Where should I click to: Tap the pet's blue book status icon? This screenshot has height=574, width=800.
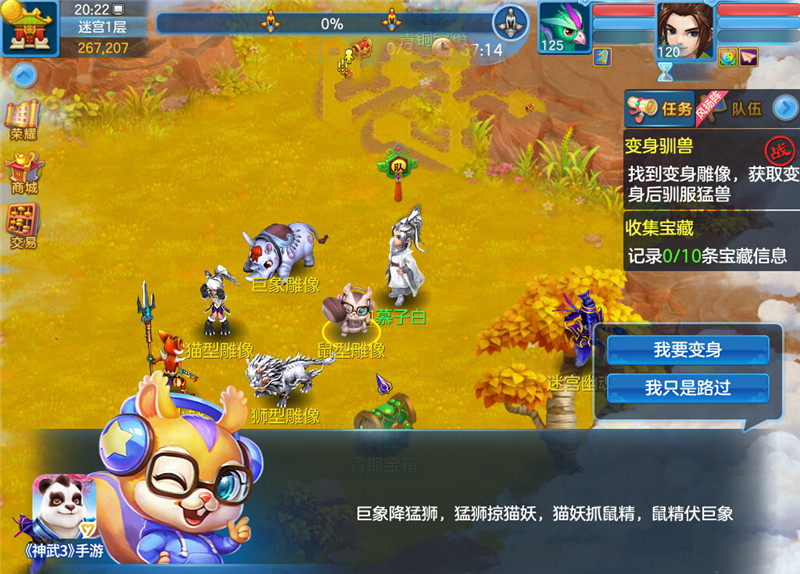click(x=602, y=57)
